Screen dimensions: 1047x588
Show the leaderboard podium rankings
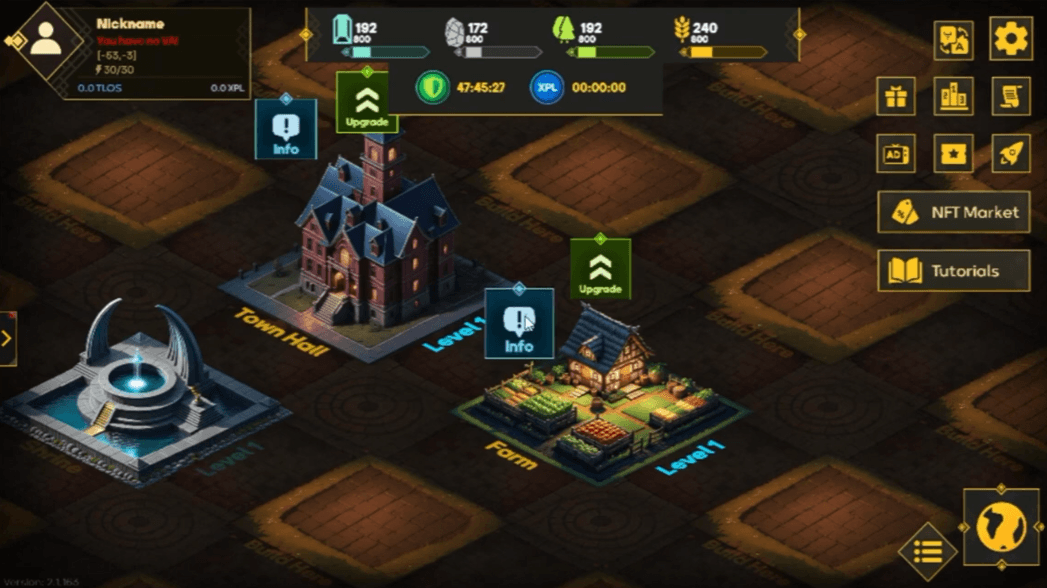tap(953, 97)
